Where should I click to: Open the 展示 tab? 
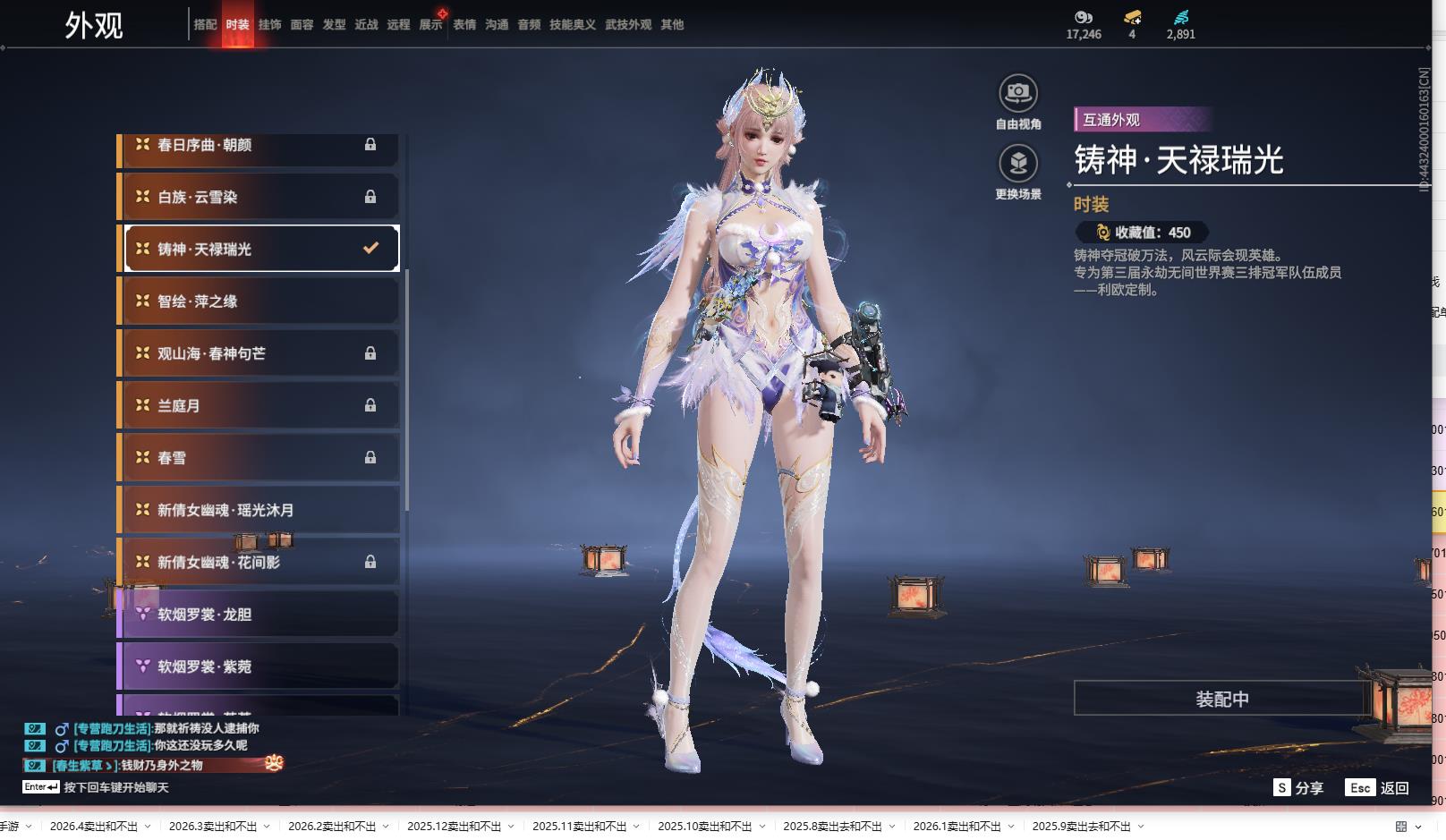[x=430, y=25]
